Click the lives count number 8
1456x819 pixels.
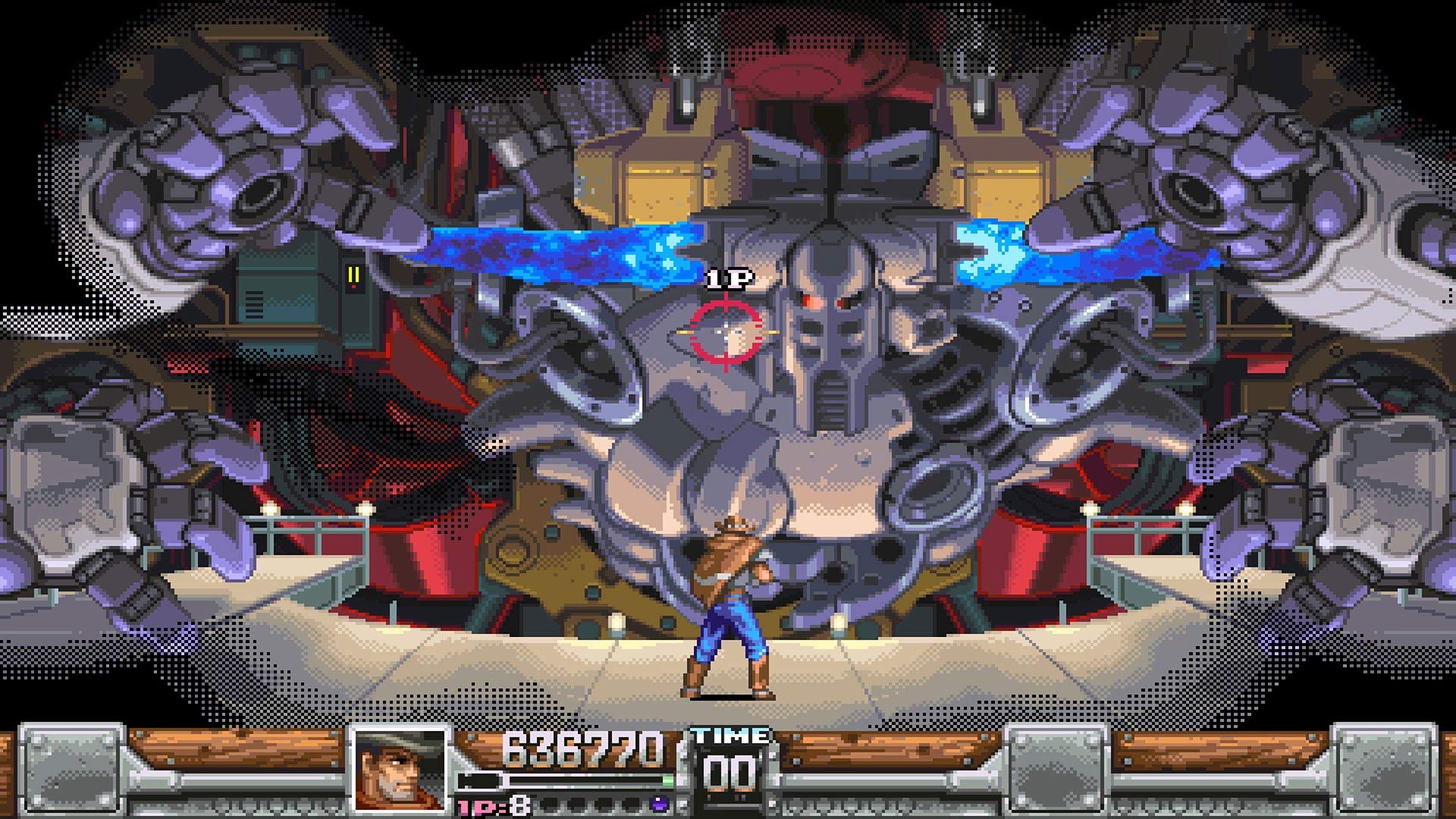pos(519,804)
